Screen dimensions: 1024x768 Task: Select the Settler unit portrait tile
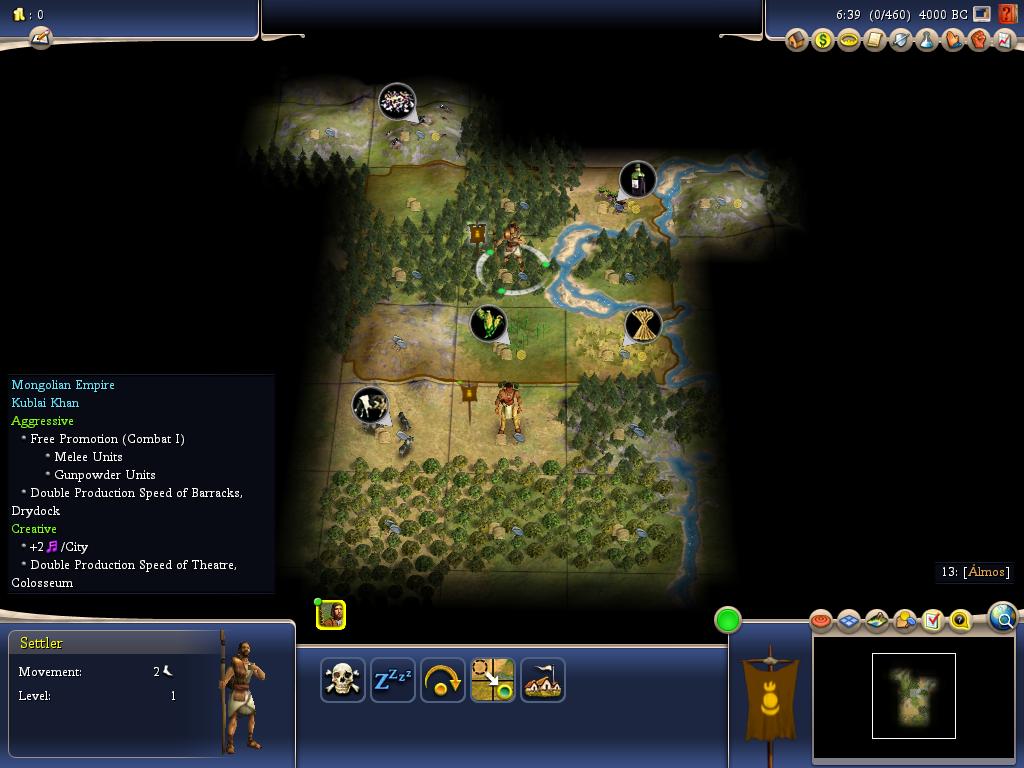[x=331, y=614]
